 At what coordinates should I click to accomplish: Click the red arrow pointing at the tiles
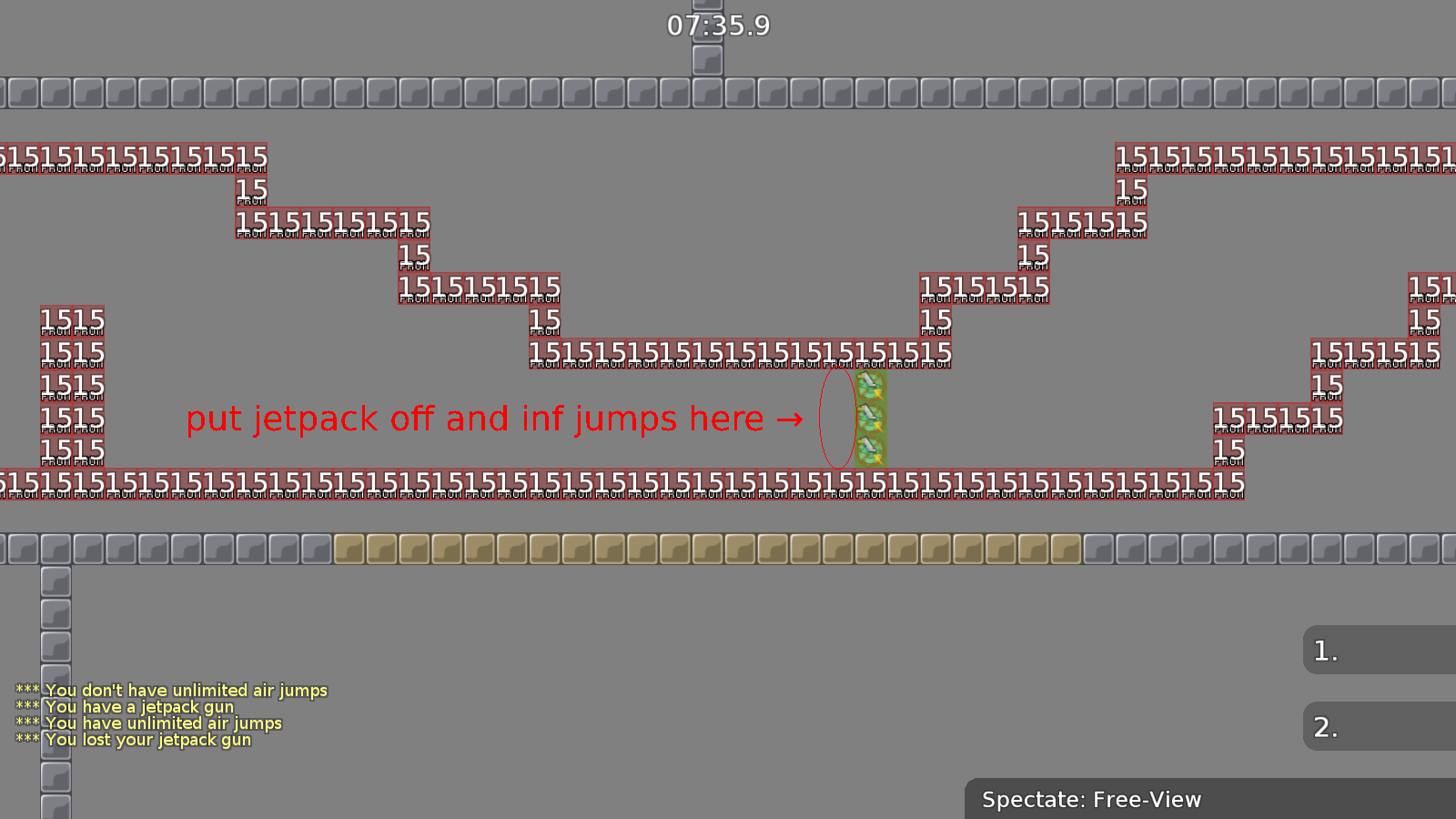(791, 420)
